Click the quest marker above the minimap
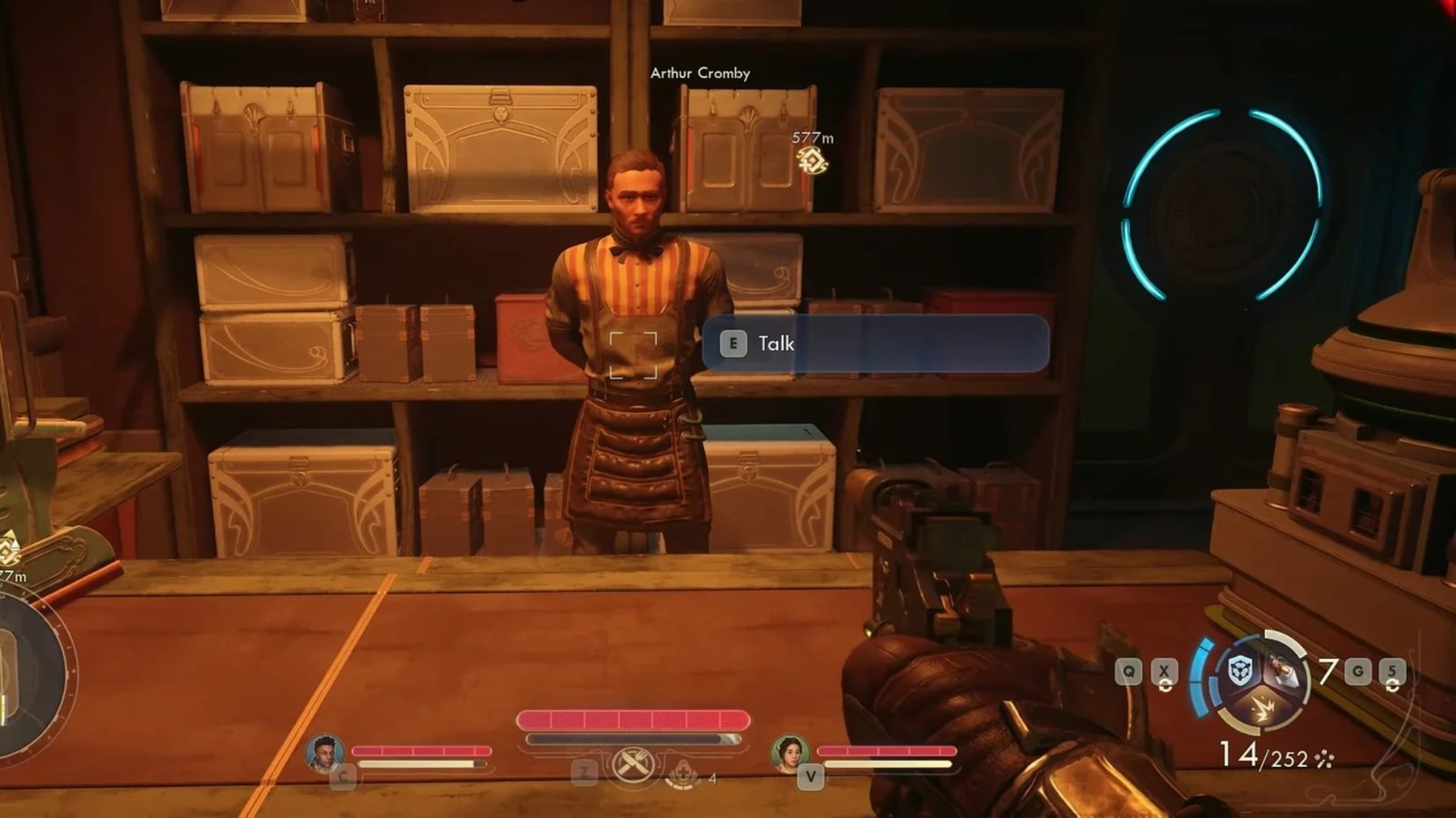This screenshot has width=1456, height=818. pyautogui.click(x=9, y=548)
